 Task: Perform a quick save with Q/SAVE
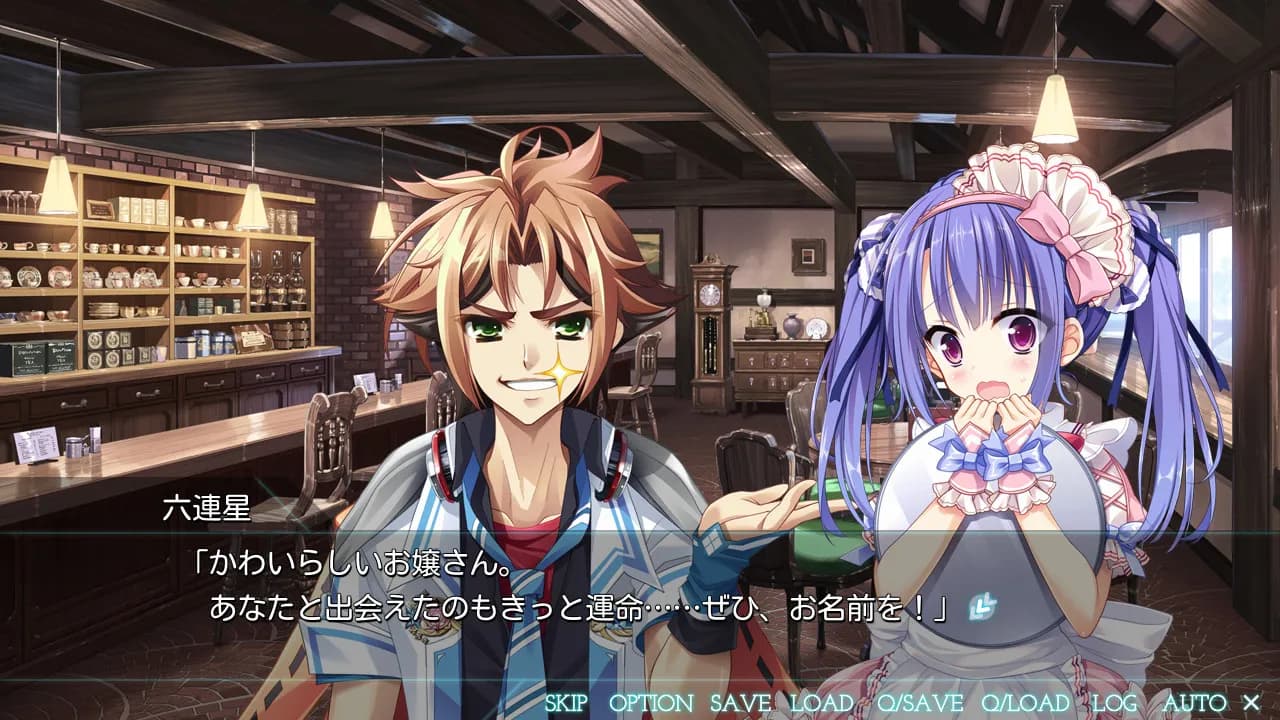coord(920,703)
